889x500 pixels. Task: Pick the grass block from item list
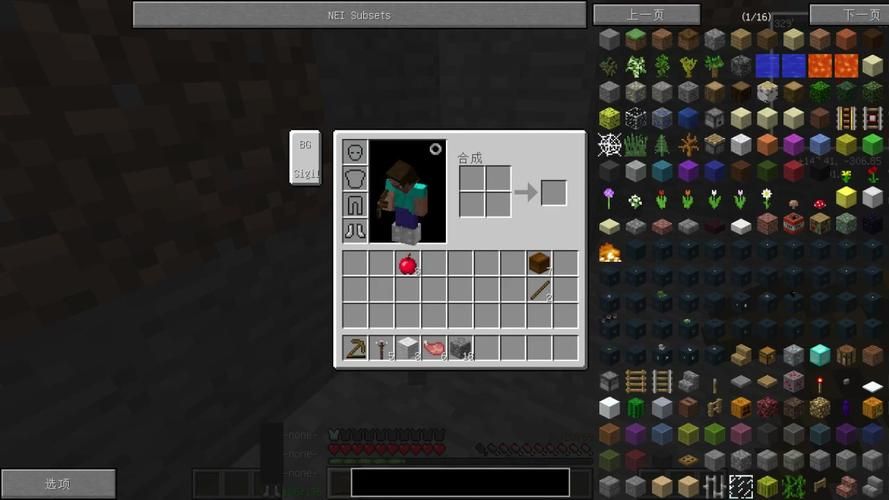pos(635,40)
